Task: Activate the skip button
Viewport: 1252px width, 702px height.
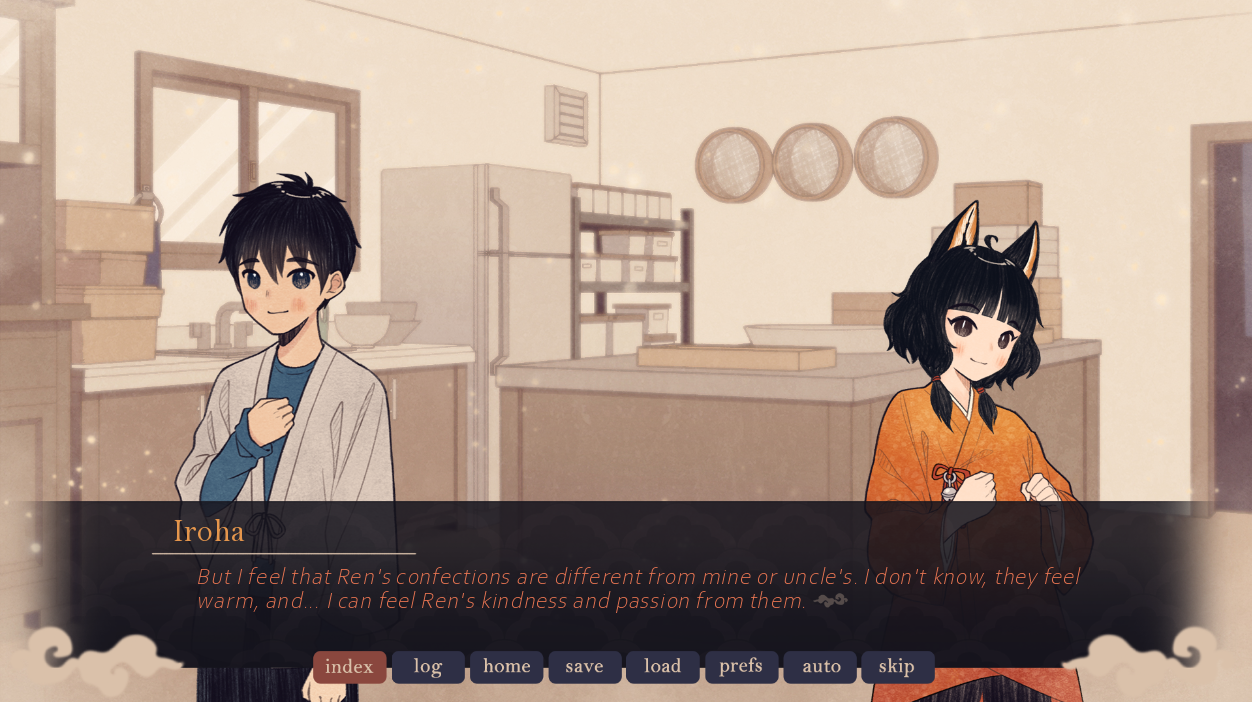Action: point(897,667)
